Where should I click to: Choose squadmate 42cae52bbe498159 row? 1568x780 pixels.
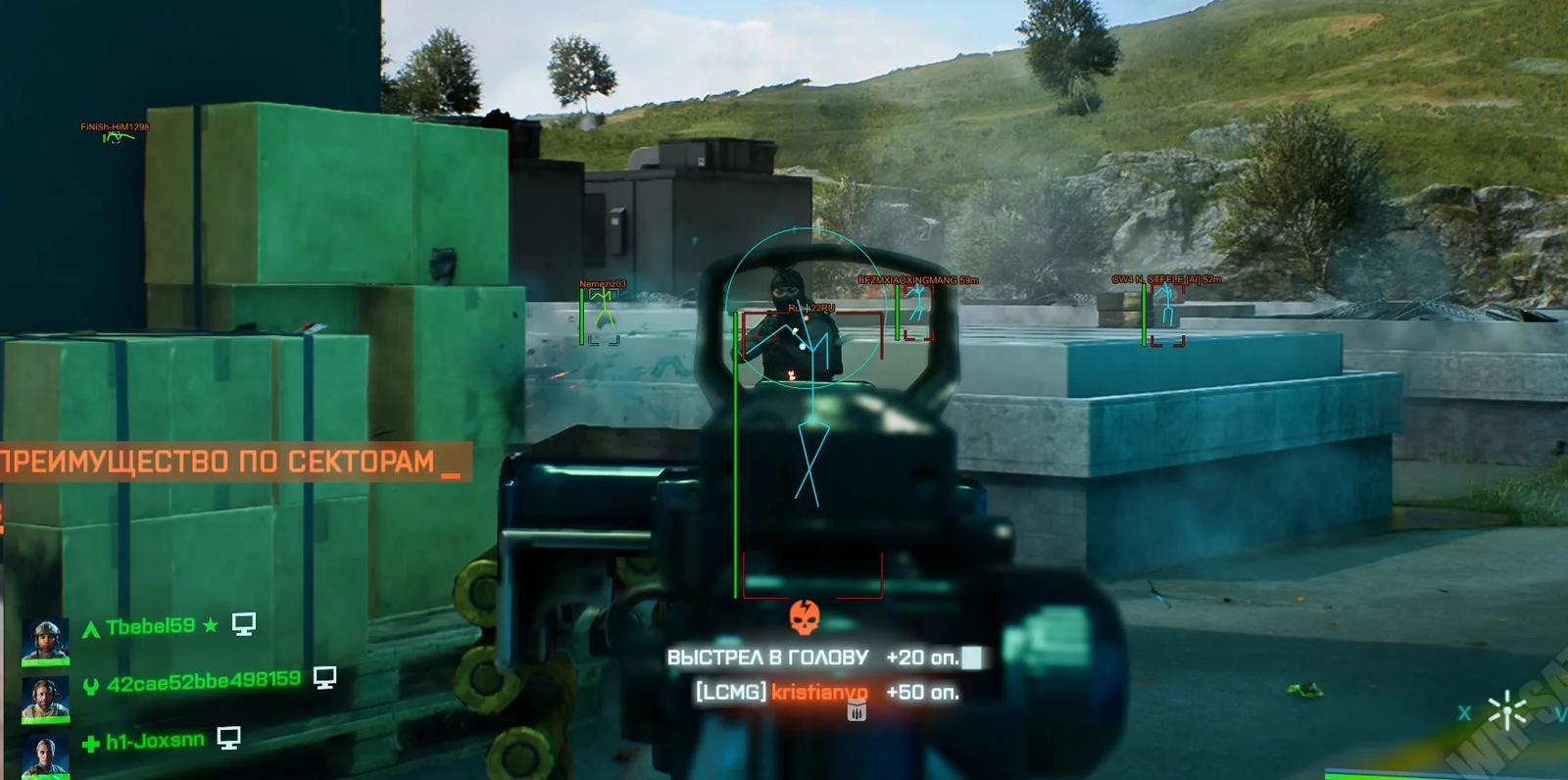pyautogui.click(x=203, y=681)
